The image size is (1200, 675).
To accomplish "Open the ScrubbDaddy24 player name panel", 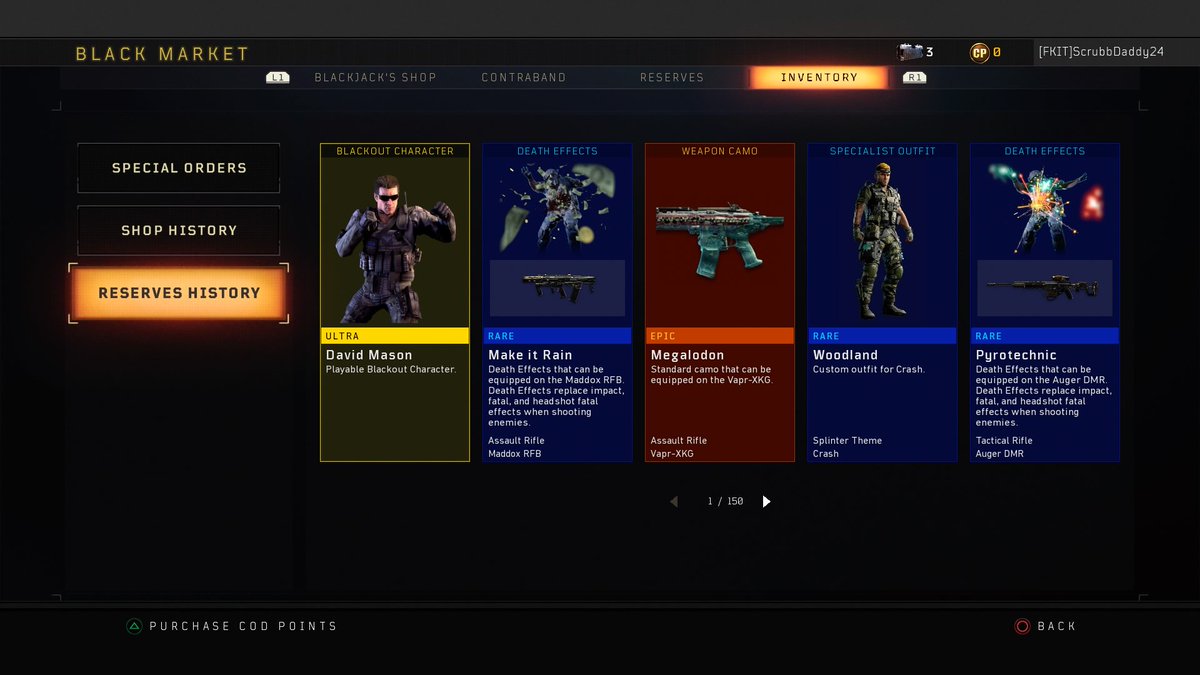I will point(1100,53).
